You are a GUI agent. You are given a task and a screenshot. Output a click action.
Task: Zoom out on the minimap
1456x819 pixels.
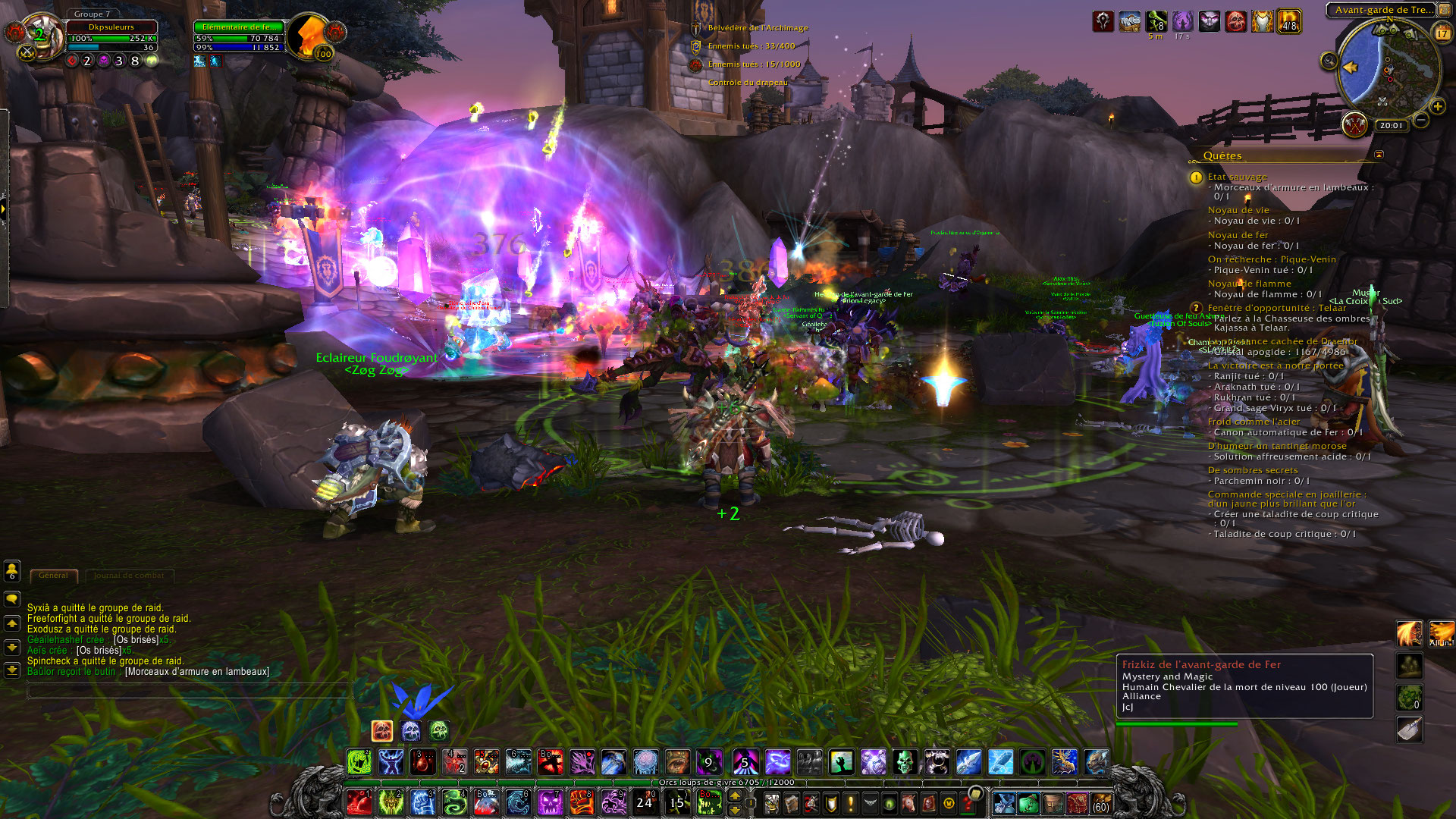(x=1421, y=120)
